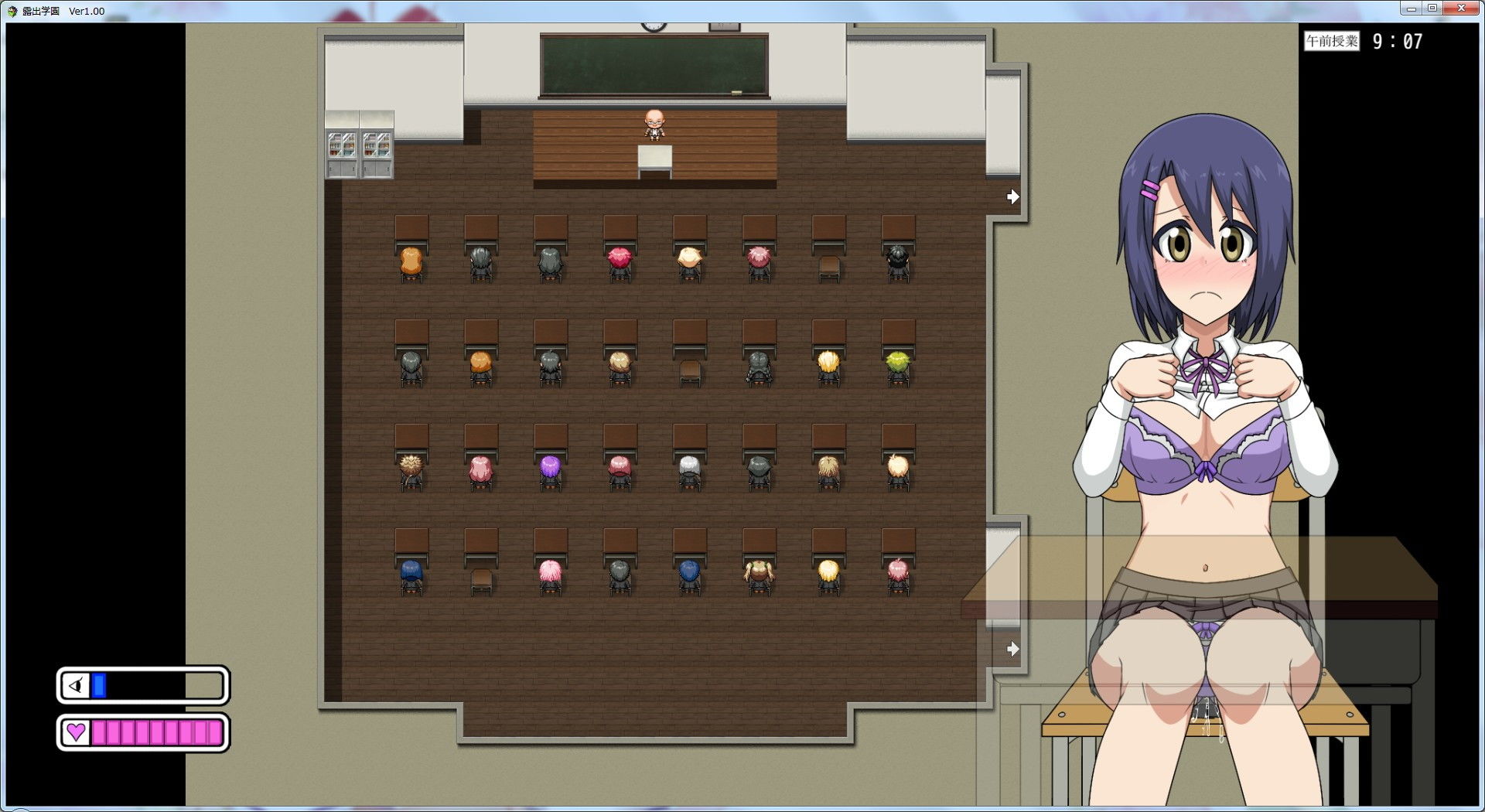Screen dimensions: 1485x812
Task: Click the pink arousal gauge segments
Action: pyautogui.click(x=155, y=733)
